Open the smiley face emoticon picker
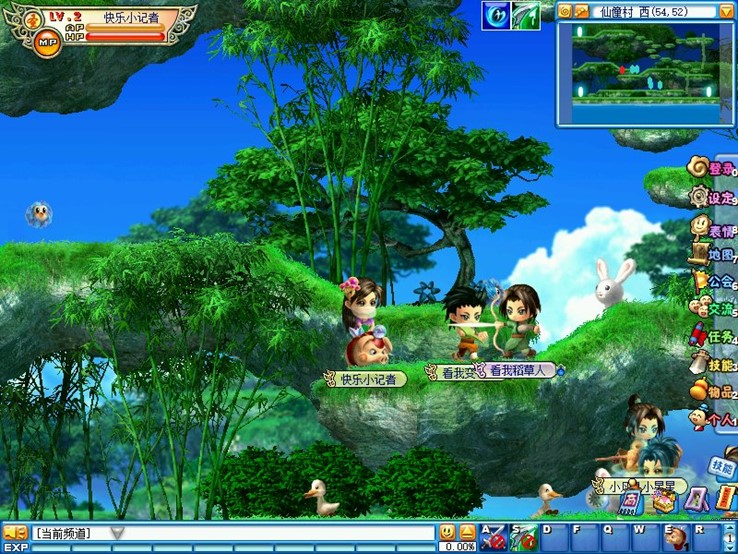 [x=447, y=532]
